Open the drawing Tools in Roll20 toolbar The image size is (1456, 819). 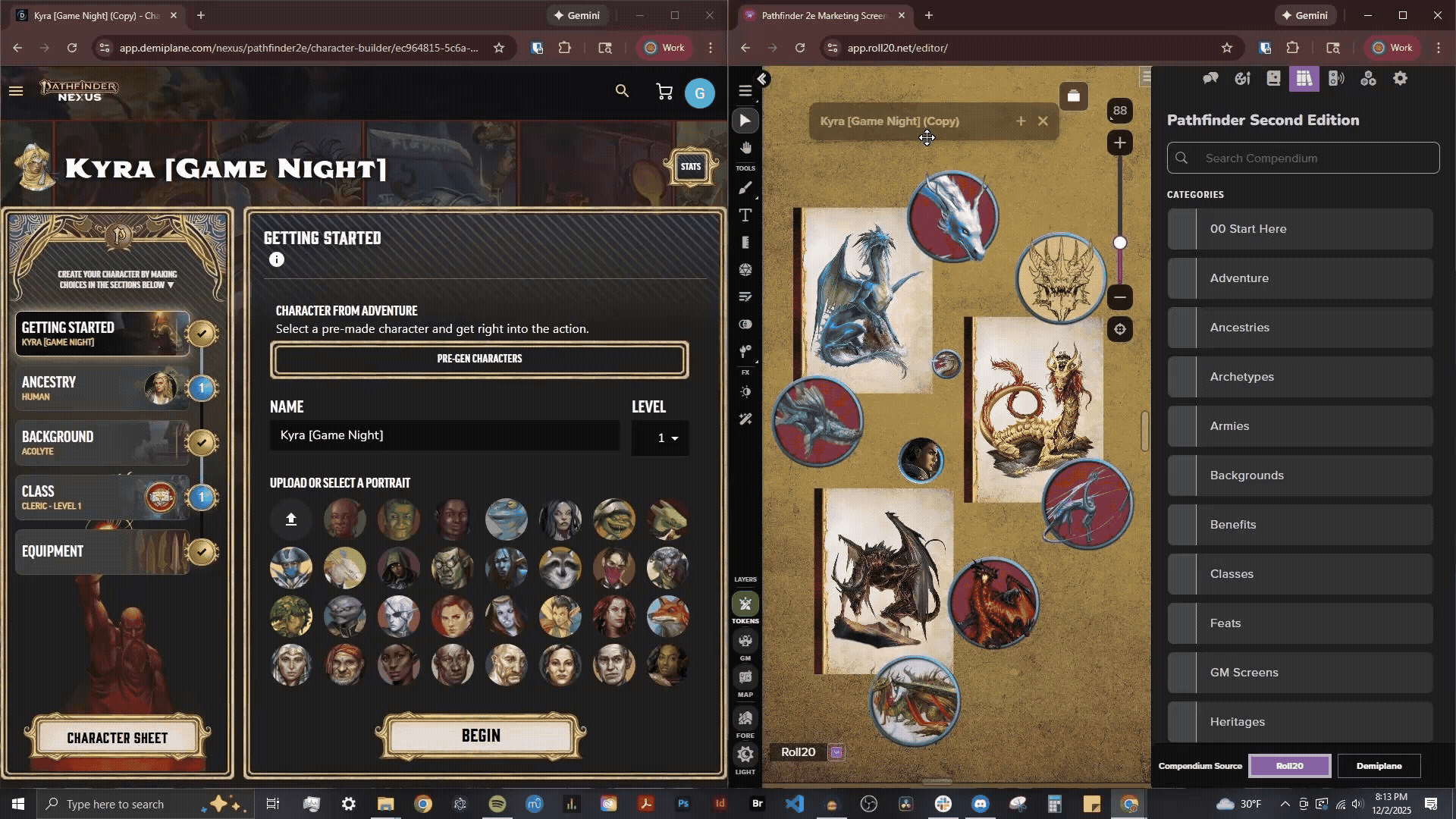tap(745, 188)
